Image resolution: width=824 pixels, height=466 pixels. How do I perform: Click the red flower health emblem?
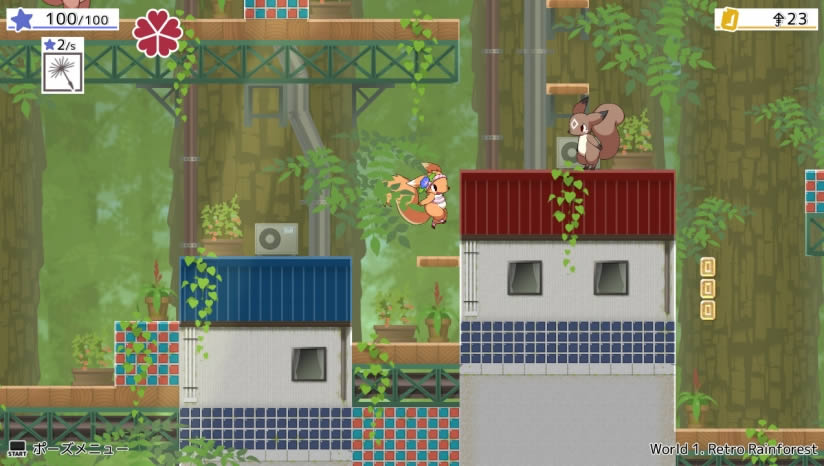[x=158, y=32]
